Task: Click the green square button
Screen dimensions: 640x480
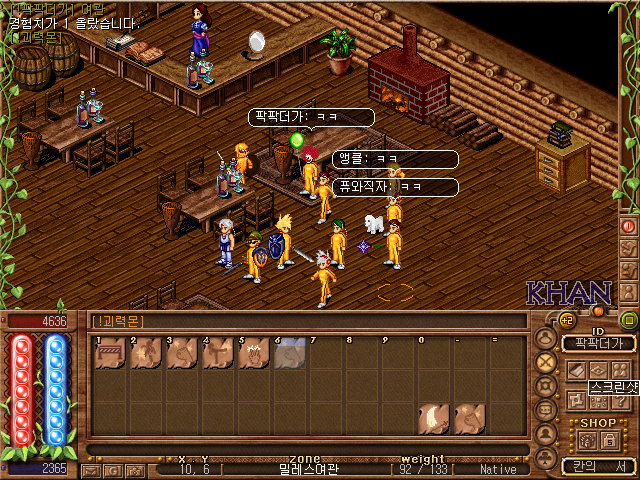Action: click(x=629, y=321)
